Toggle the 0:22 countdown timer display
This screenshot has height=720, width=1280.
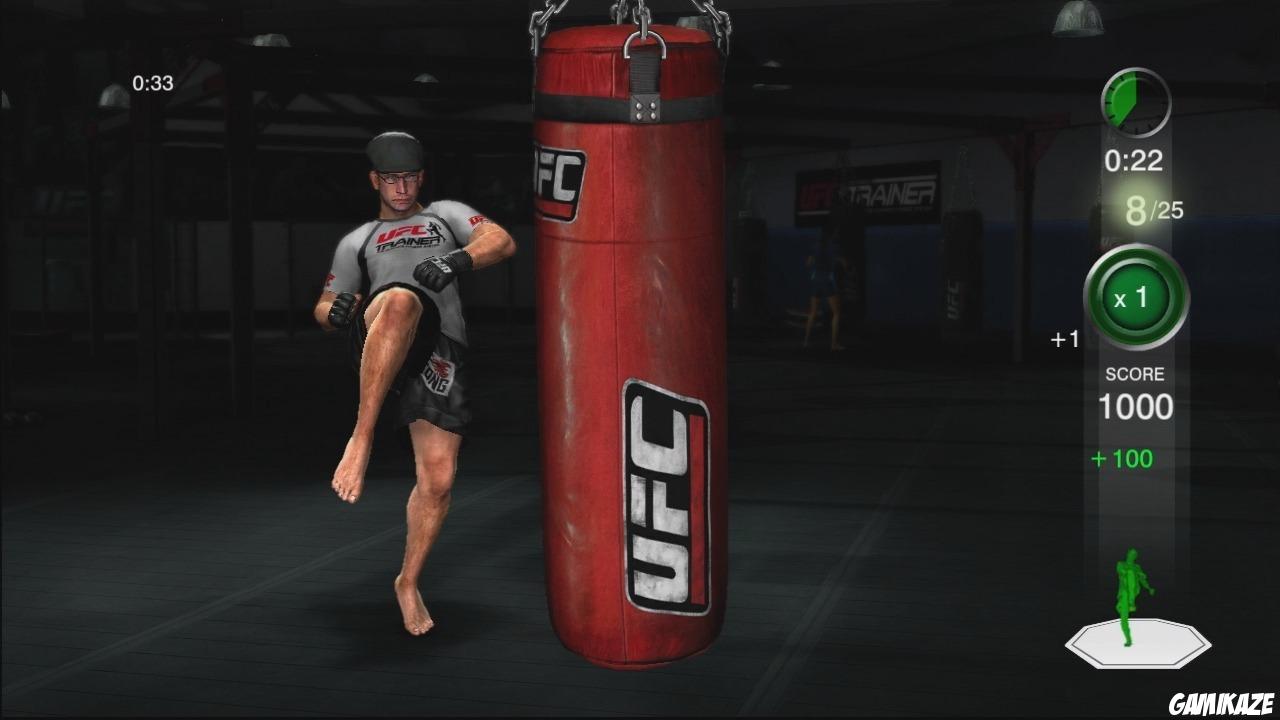(x=1138, y=161)
